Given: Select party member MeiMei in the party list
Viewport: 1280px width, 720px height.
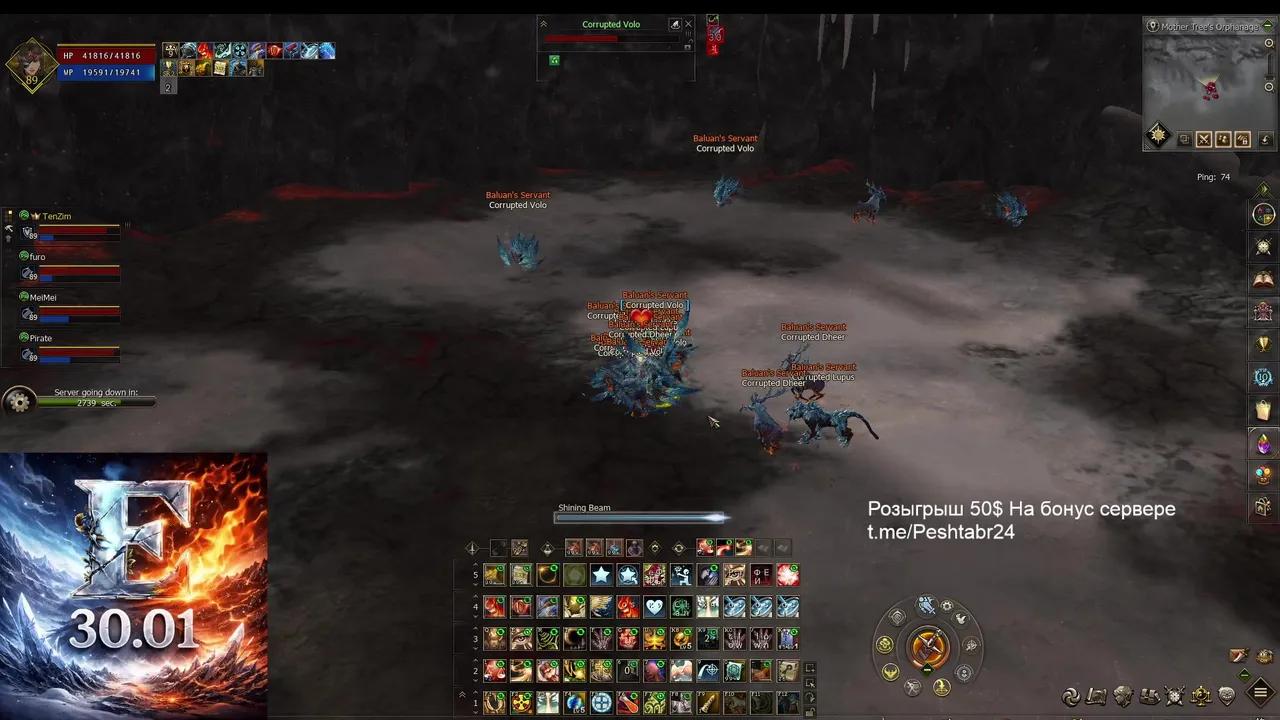Looking at the screenshot, I should pos(43,297).
